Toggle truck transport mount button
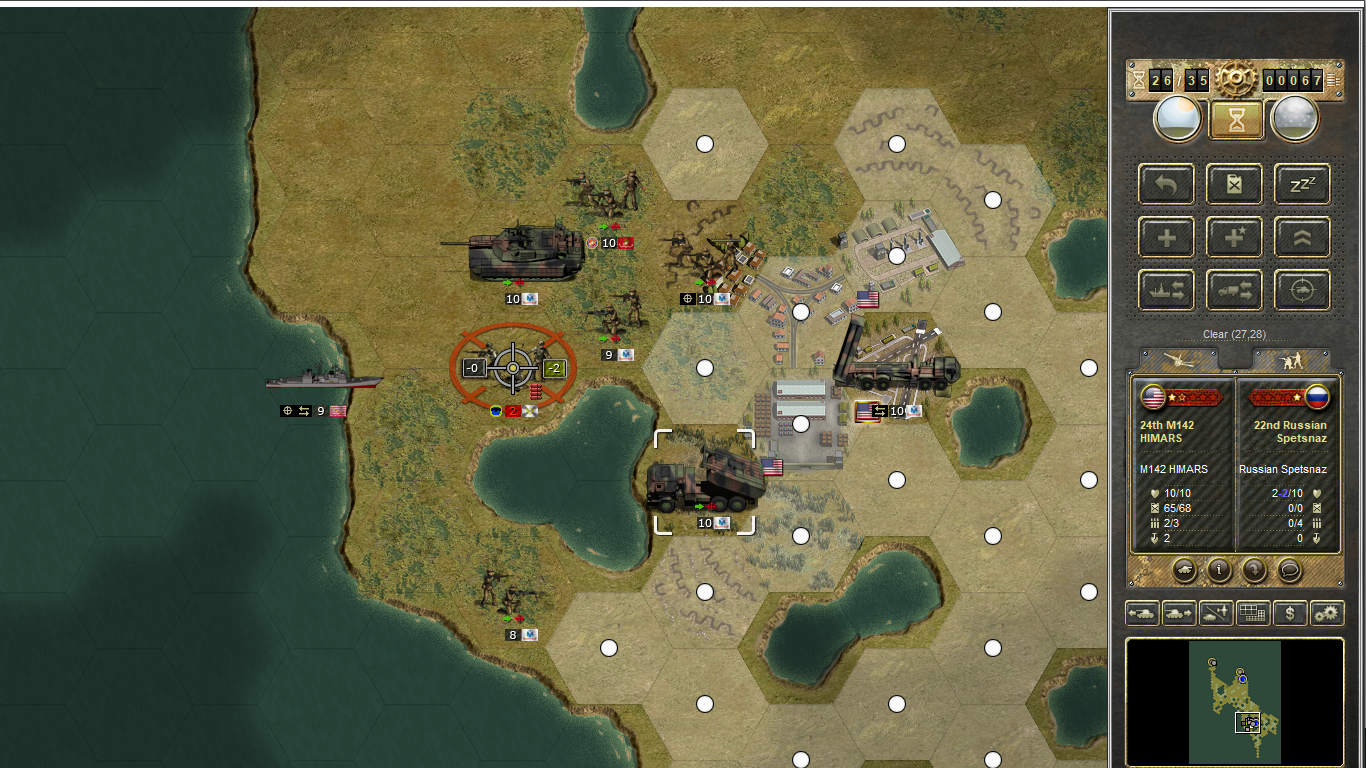The width and height of the screenshot is (1366, 768). [x=1235, y=291]
